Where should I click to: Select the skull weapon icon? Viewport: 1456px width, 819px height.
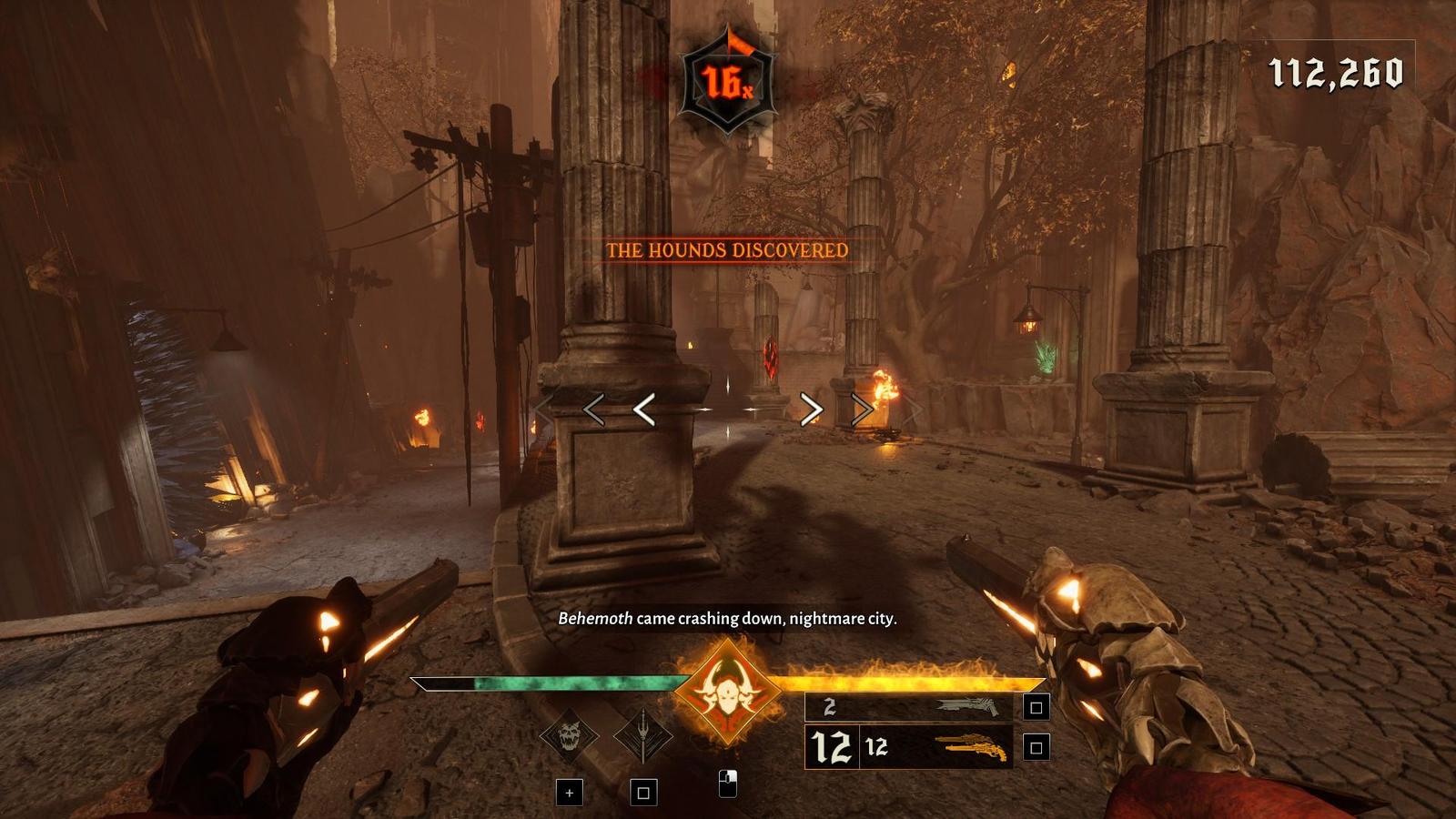pos(569,736)
